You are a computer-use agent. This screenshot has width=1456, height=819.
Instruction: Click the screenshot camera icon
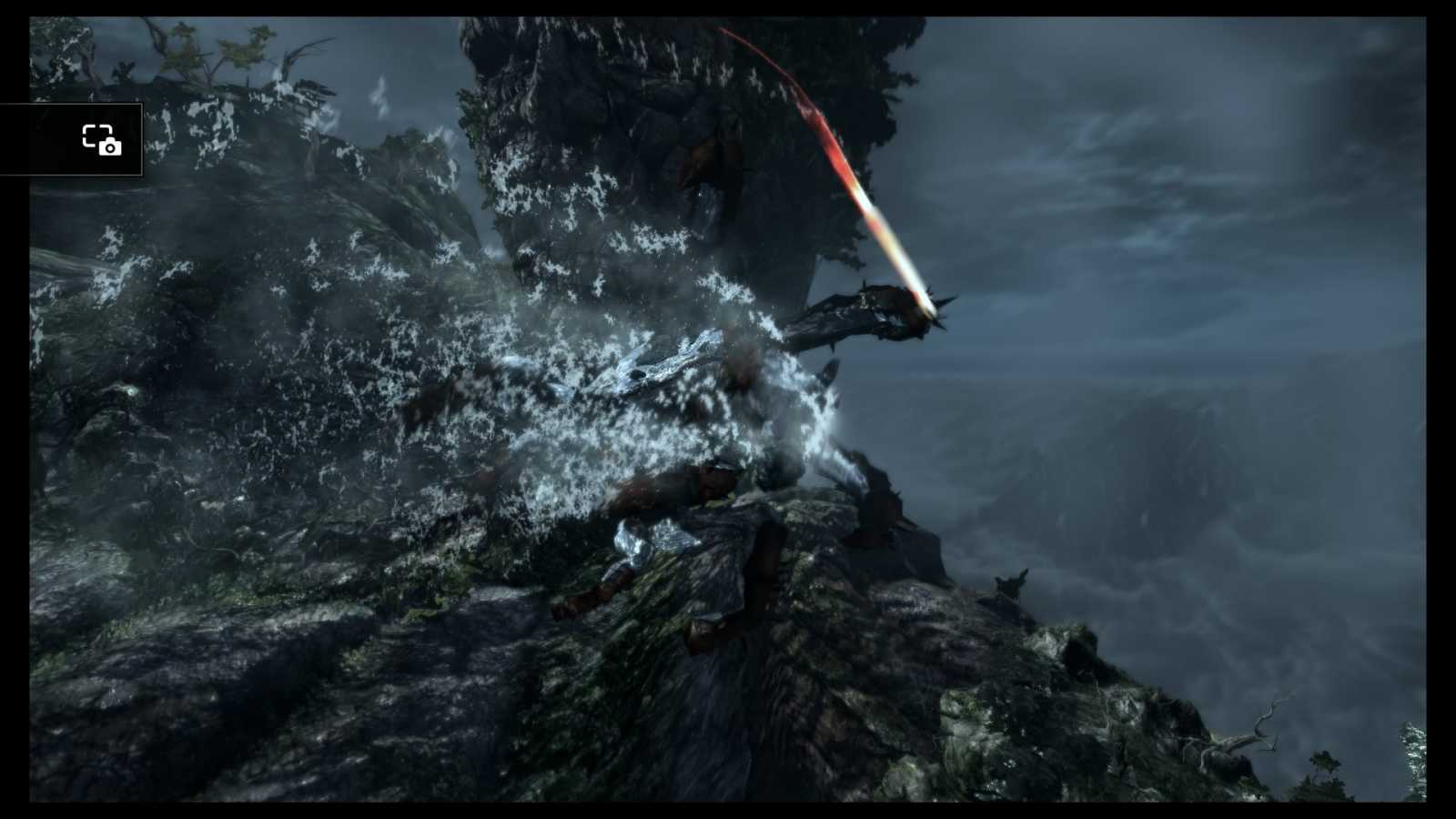click(103, 141)
